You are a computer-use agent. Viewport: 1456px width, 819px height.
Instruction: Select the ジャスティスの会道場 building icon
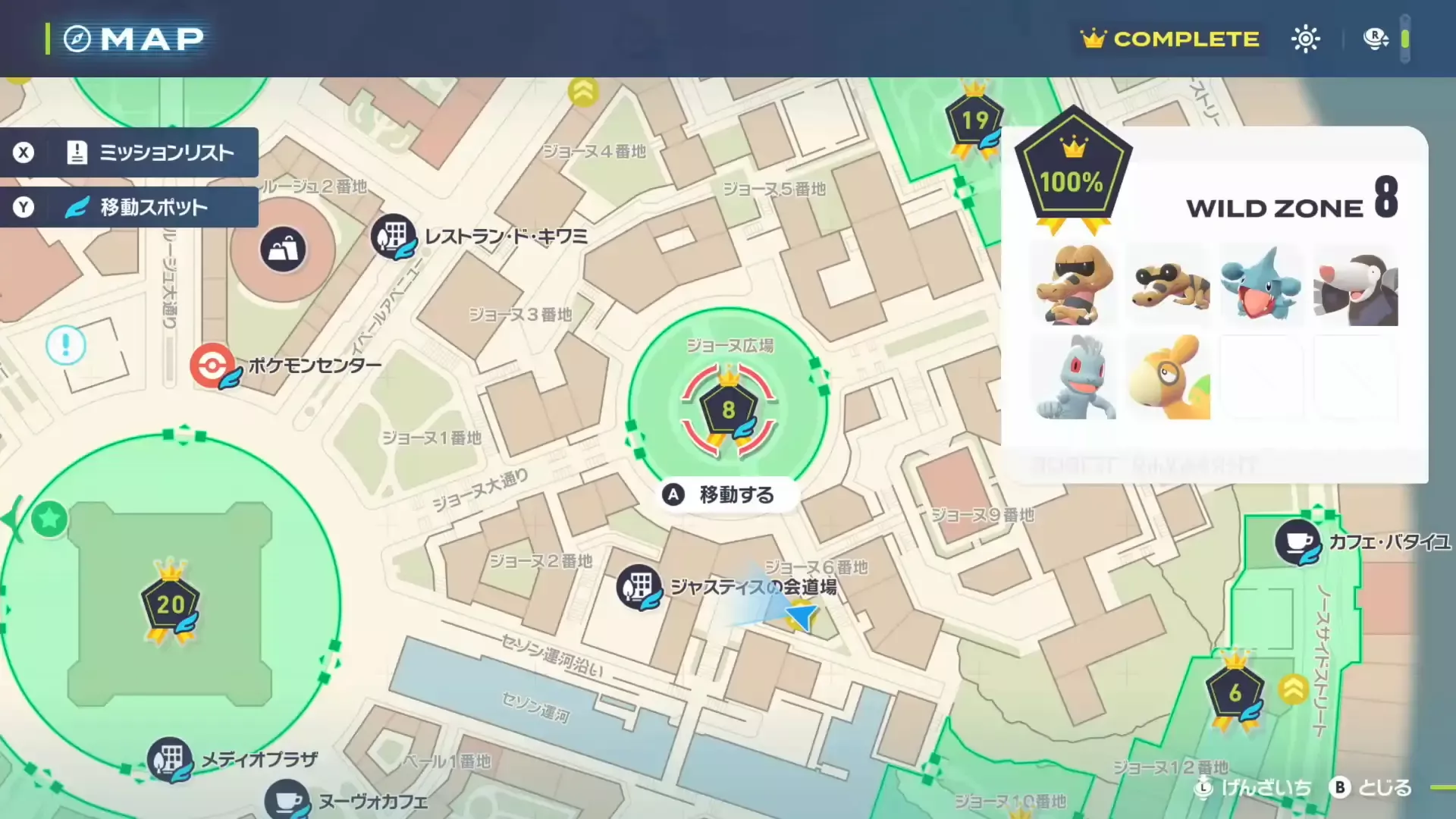click(x=639, y=587)
